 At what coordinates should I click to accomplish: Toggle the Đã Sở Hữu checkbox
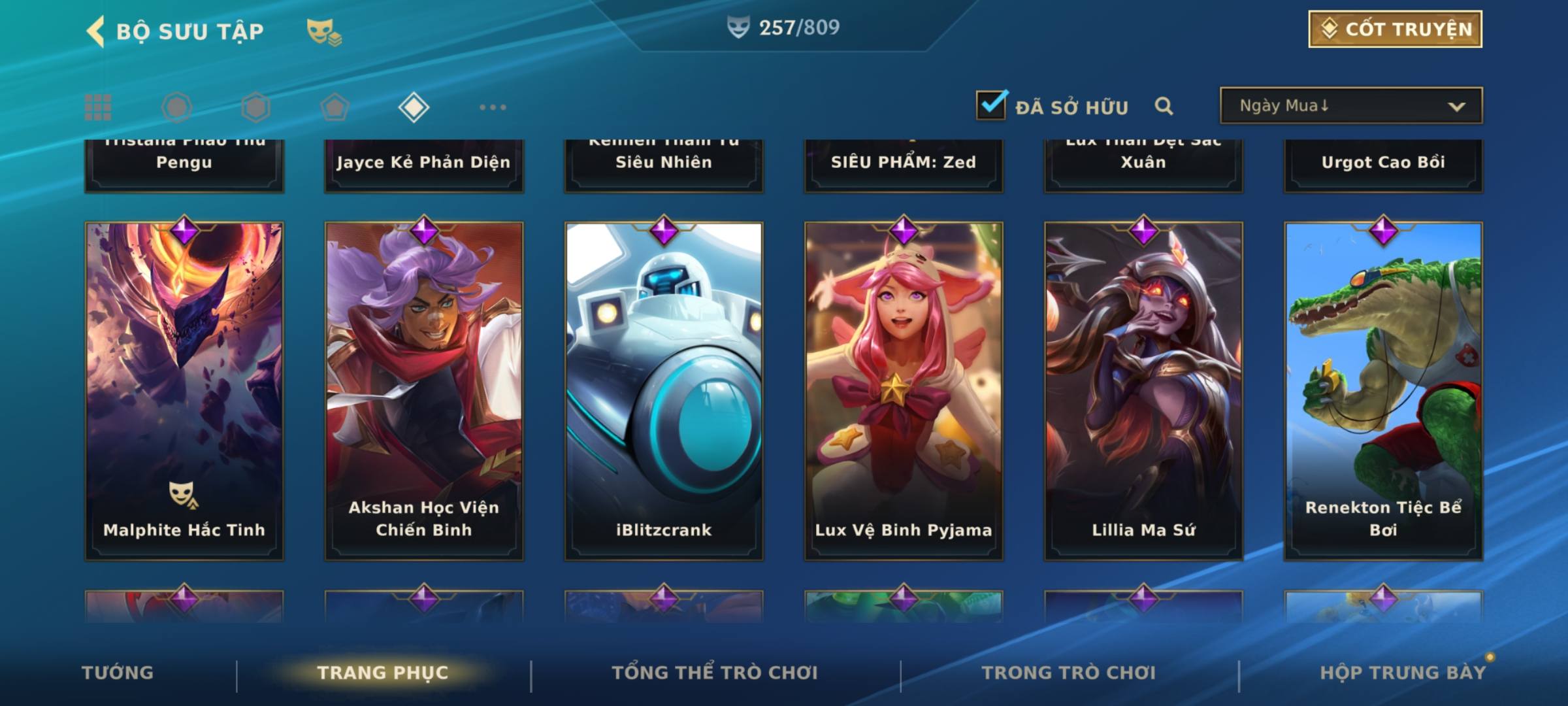coord(991,105)
